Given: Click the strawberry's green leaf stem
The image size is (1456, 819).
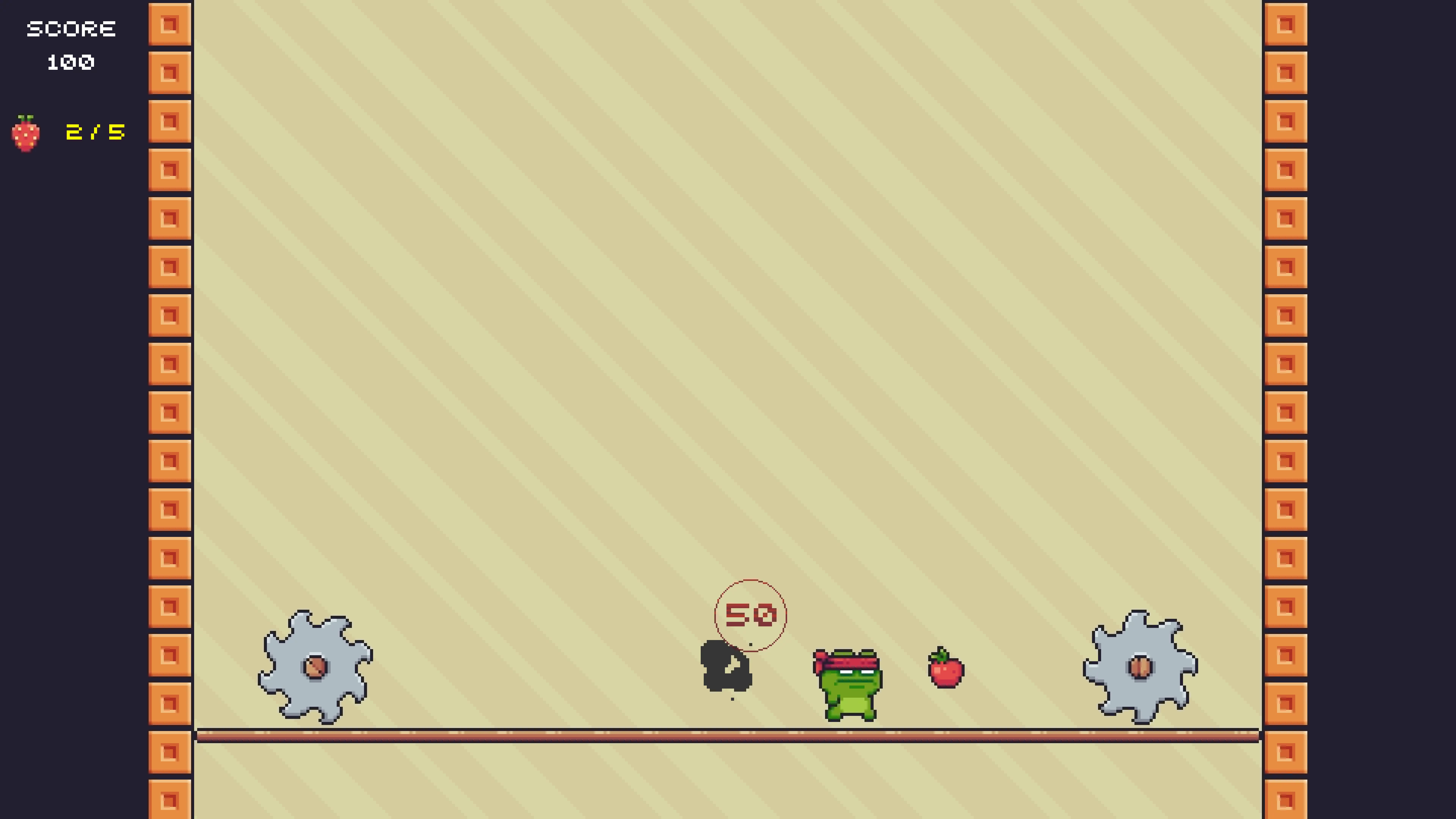Looking at the screenshot, I should click(25, 117).
